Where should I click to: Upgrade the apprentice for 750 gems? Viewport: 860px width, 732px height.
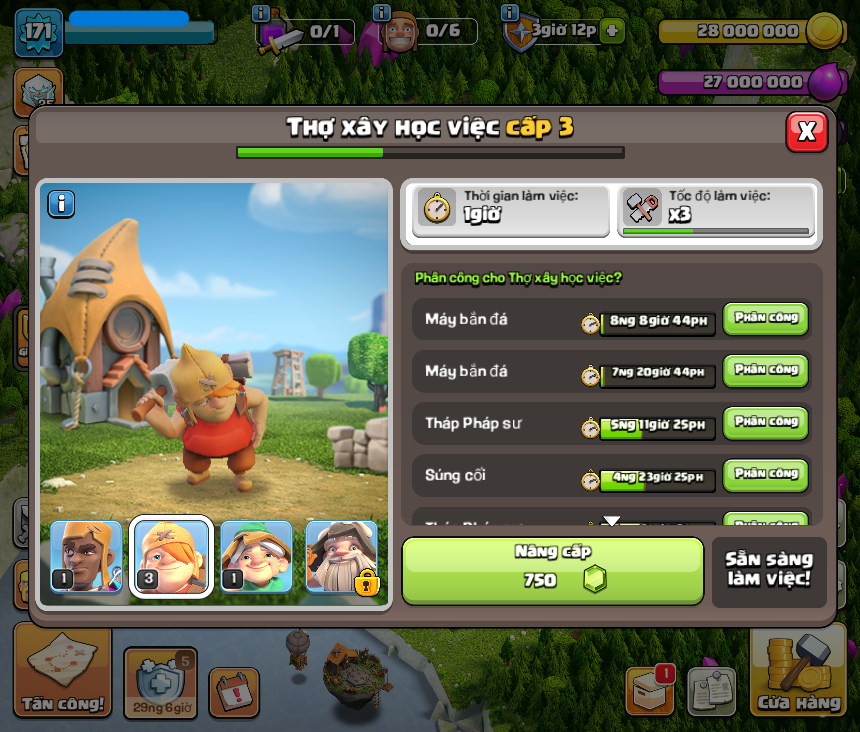(x=553, y=571)
